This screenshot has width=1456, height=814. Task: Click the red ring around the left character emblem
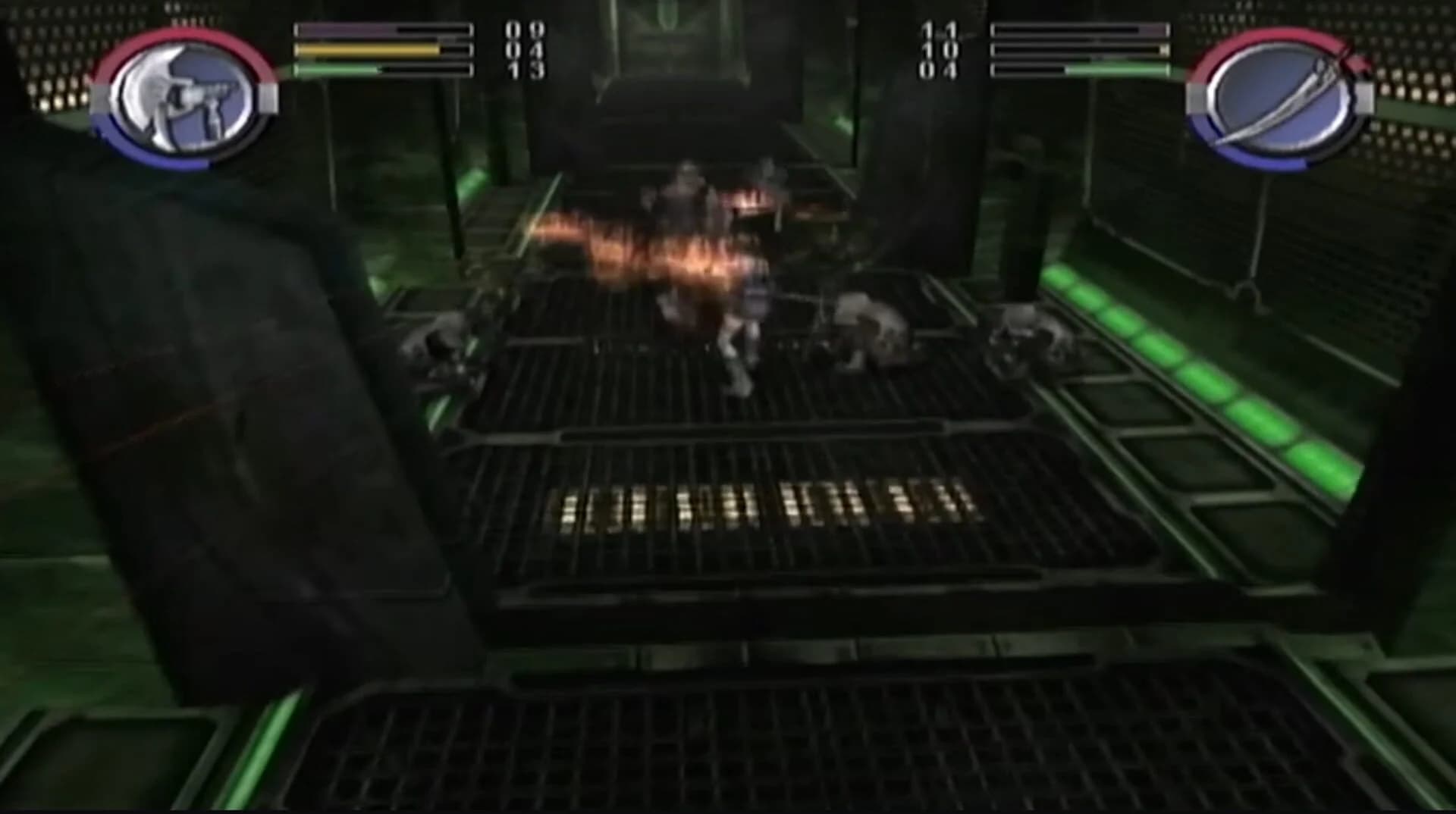[x=190, y=36]
